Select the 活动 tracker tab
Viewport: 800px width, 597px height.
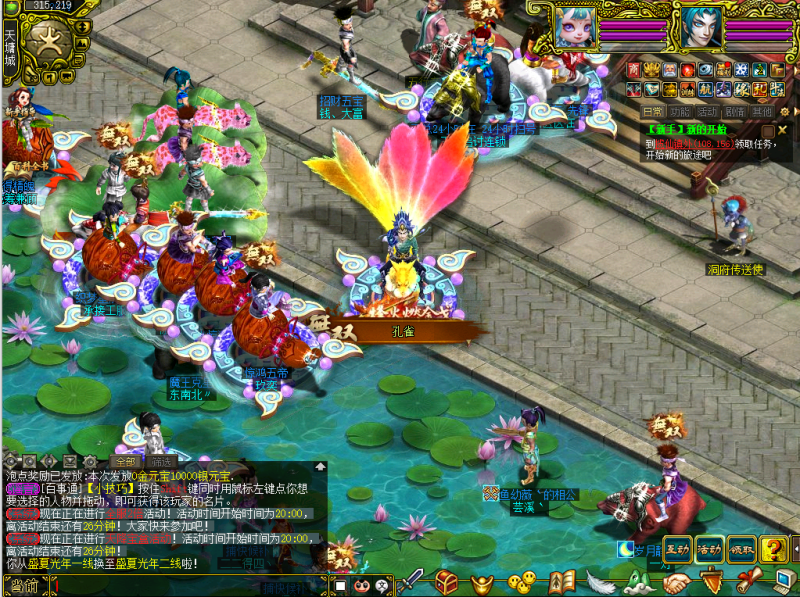click(708, 112)
